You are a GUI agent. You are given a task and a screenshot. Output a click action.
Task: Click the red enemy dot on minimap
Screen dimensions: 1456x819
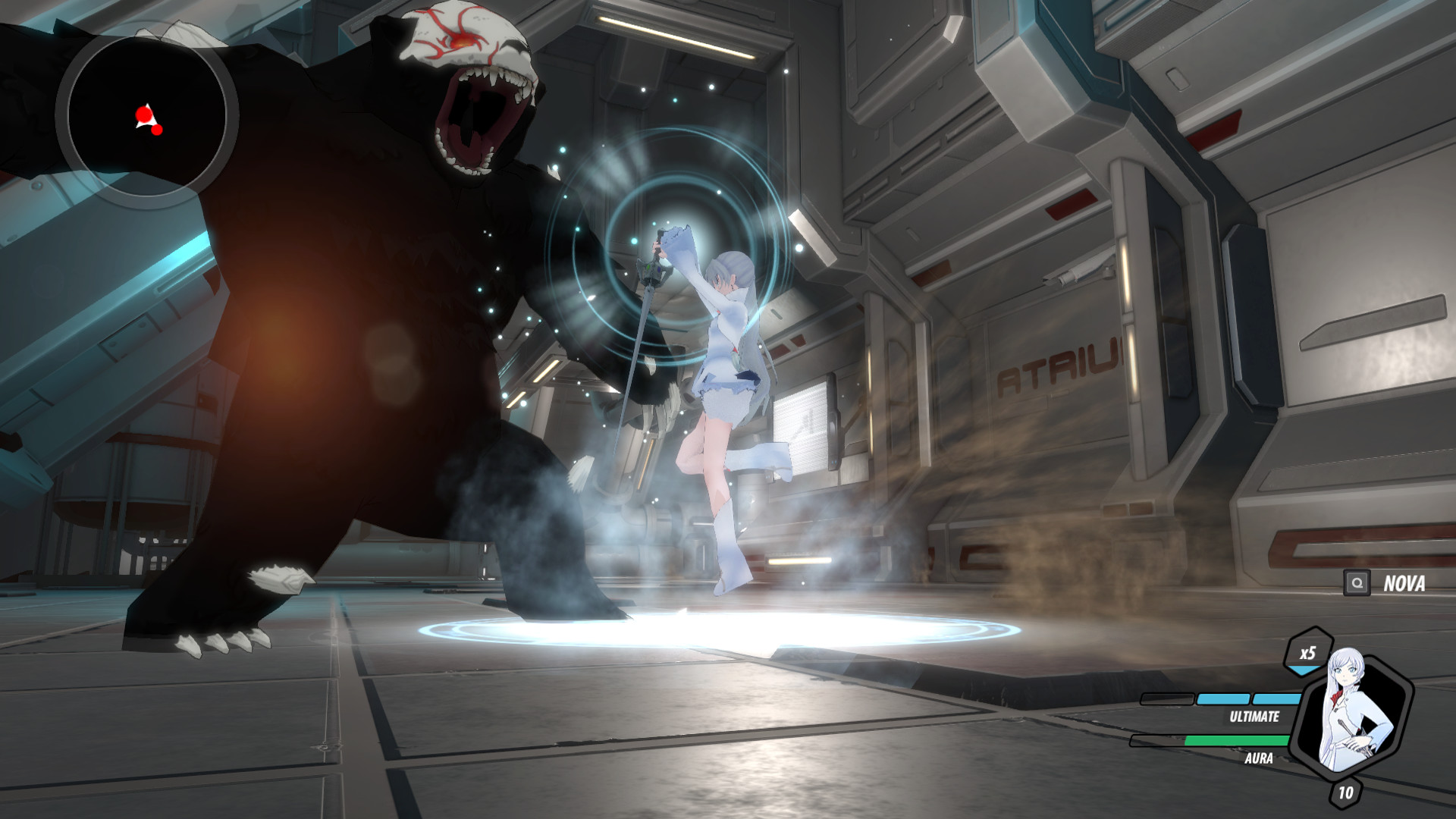pos(144,115)
